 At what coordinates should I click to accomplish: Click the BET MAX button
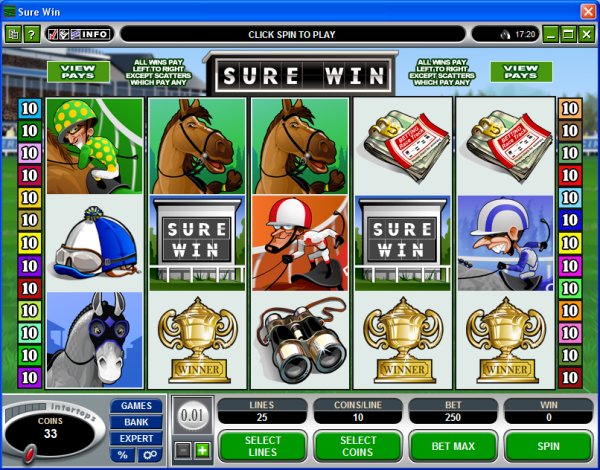click(452, 444)
